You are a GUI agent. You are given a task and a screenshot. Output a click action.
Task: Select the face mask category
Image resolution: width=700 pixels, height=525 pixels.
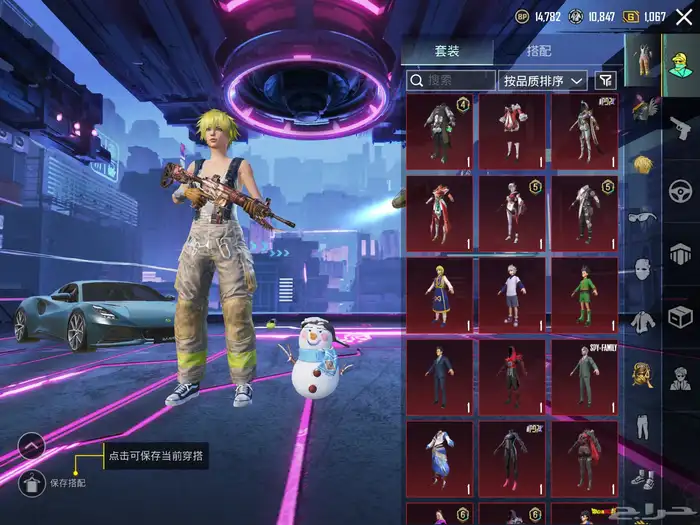(x=641, y=269)
